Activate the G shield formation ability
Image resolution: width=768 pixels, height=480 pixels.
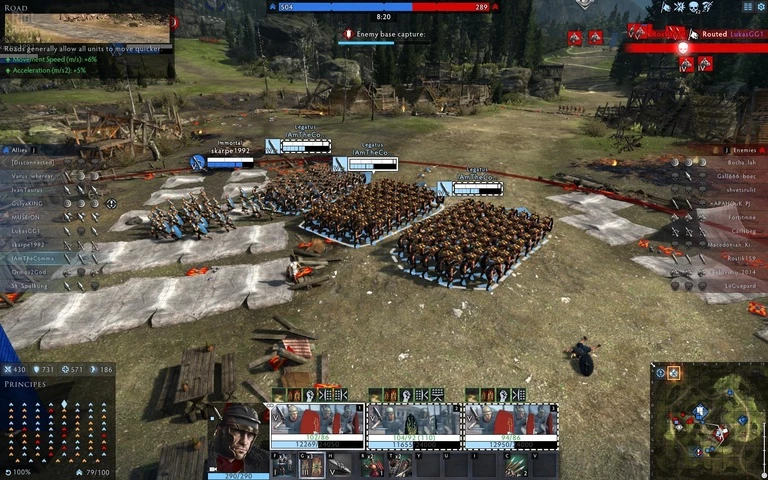312,465
